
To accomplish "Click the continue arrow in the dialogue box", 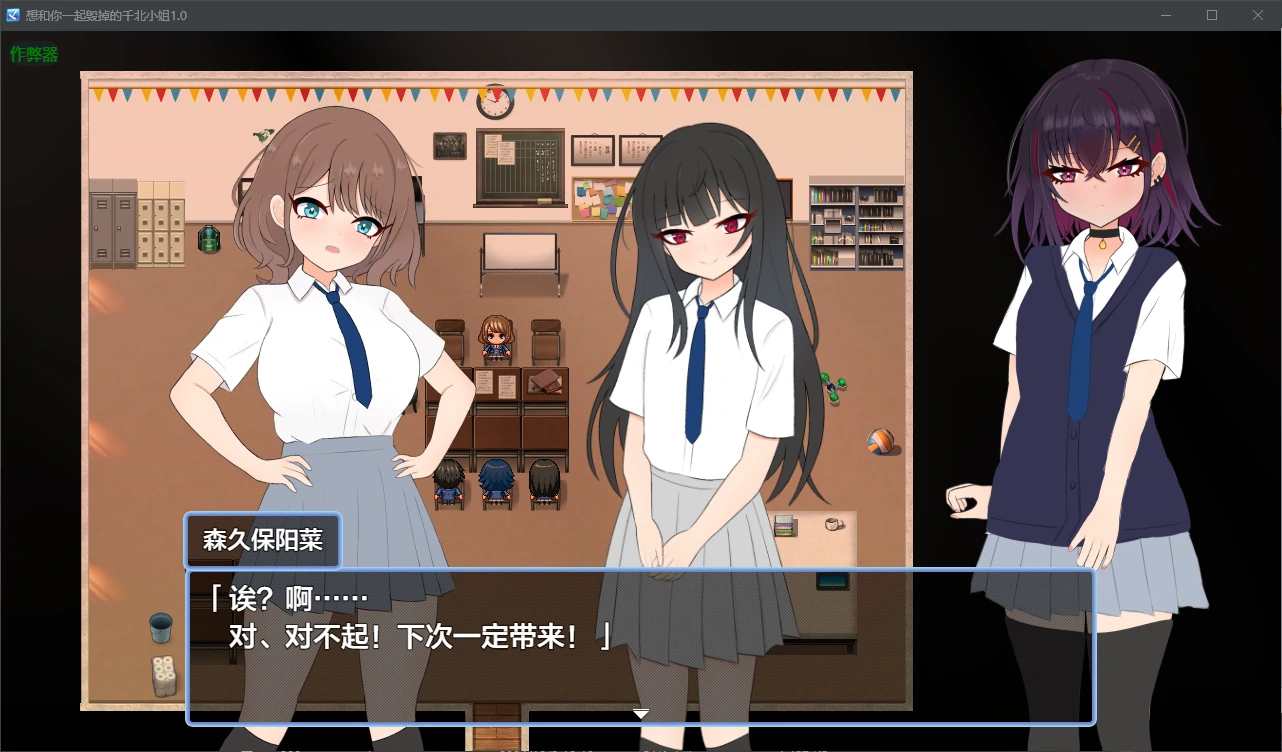I will [640, 713].
